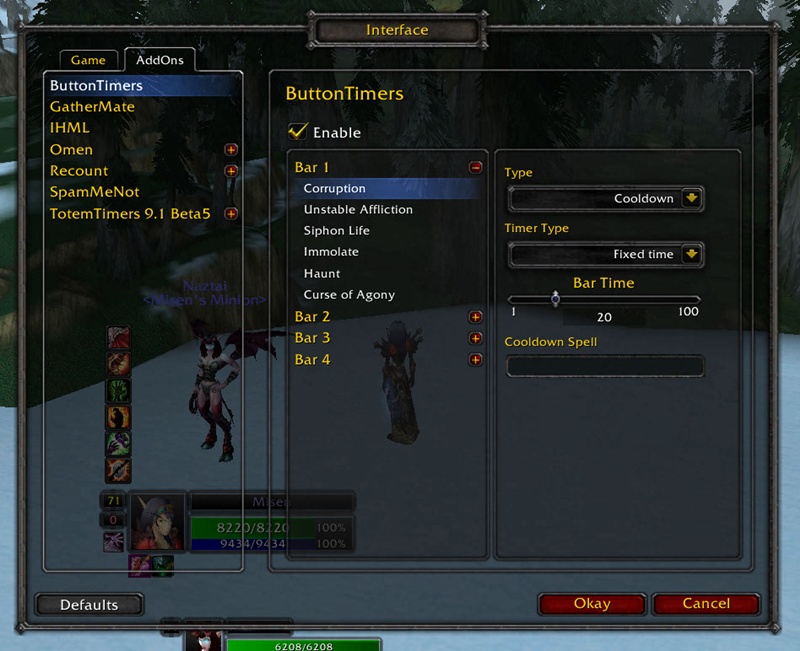
Task: Open the Timer Type dropdown
Action: (x=691, y=254)
